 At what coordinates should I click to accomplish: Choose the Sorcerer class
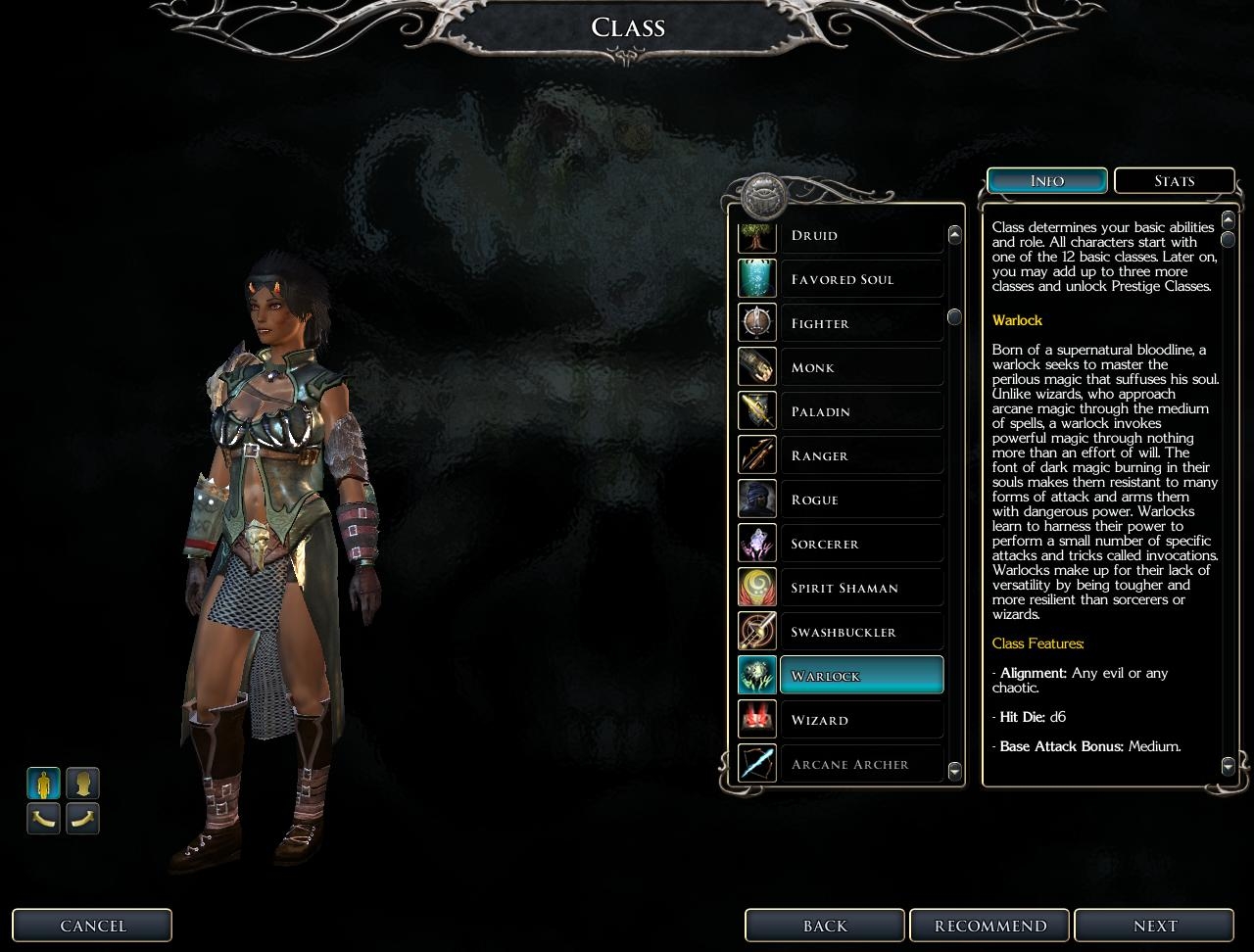[860, 545]
